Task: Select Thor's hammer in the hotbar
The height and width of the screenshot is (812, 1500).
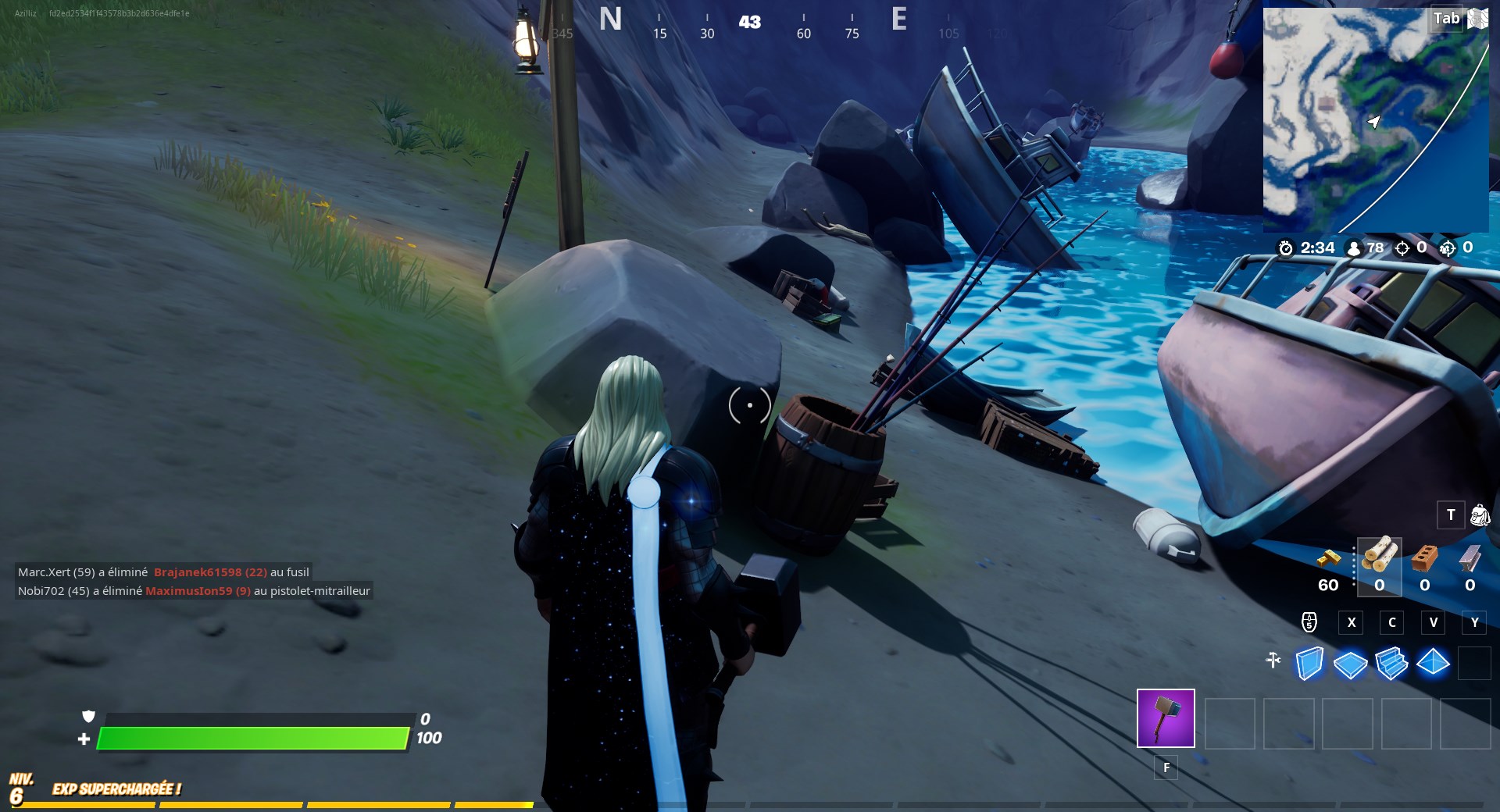Action: pyautogui.click(x=1164, y=718)
